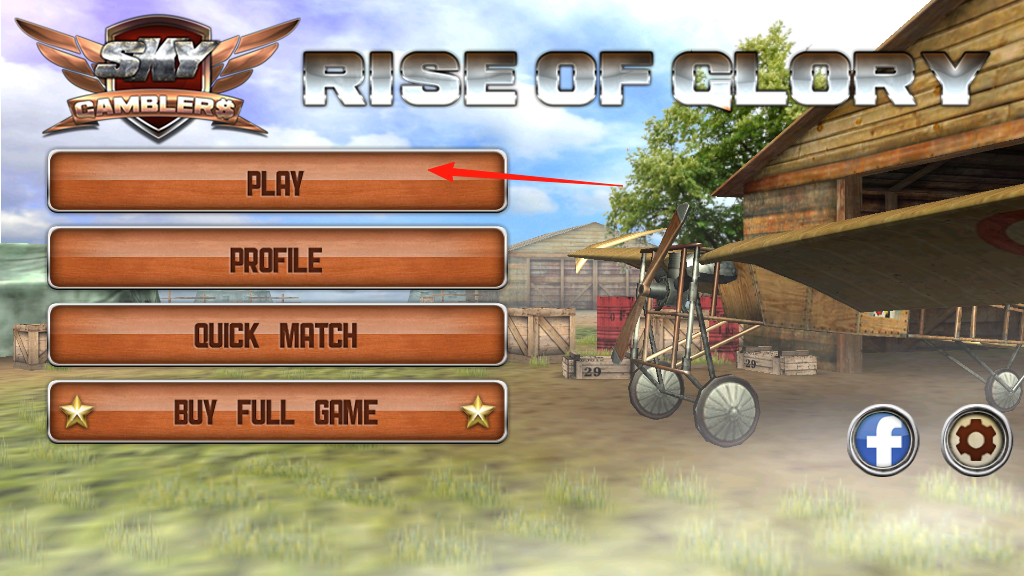Select Quick Match
Viewport: 1024px width, 576px height.
[277, 335]
